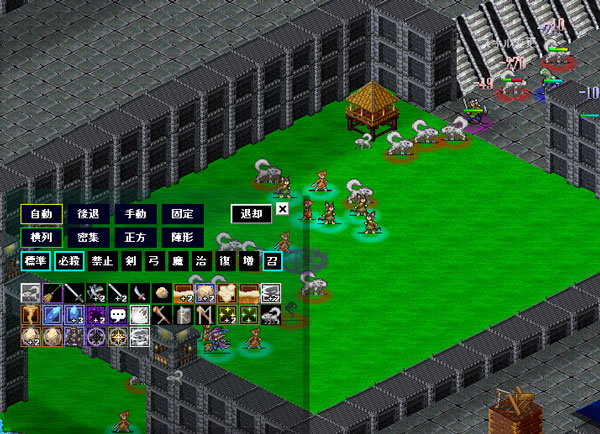The image size is (600, 434).
Task: Choose the 密集 (dense) formation
Action: [88, 238]
